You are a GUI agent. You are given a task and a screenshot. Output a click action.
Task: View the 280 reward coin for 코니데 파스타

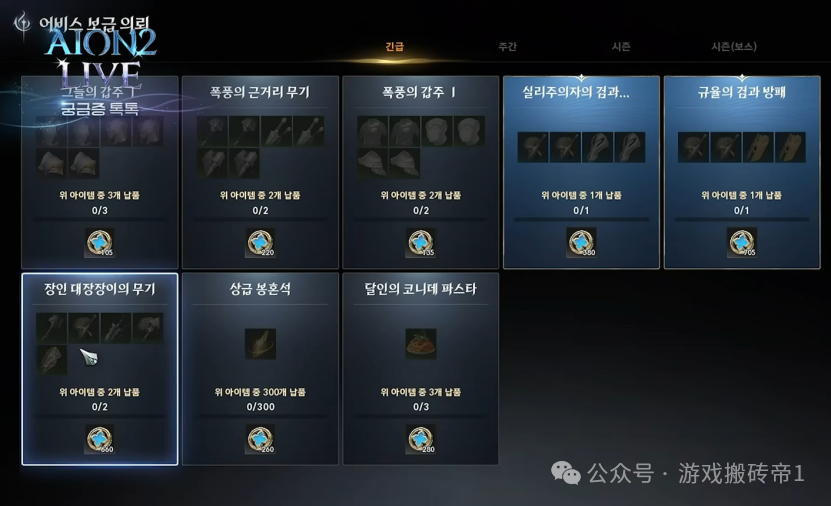(x=420, y=438)
